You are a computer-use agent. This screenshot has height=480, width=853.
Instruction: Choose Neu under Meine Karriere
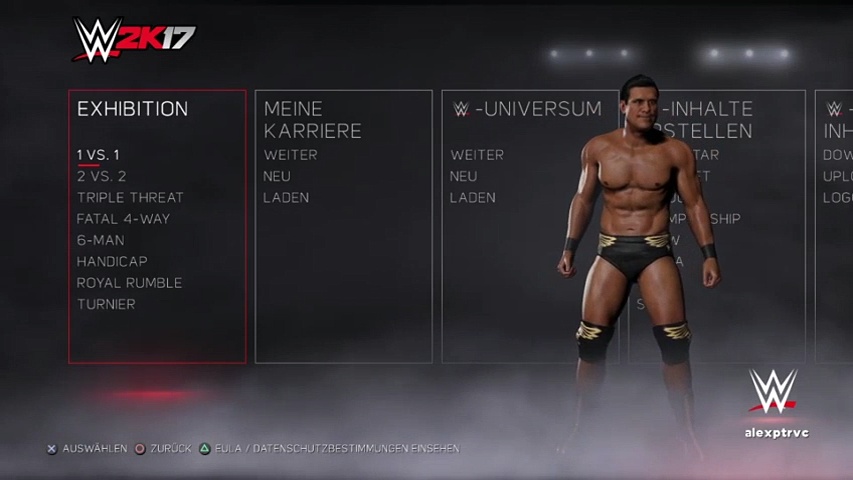click(277, 176)
